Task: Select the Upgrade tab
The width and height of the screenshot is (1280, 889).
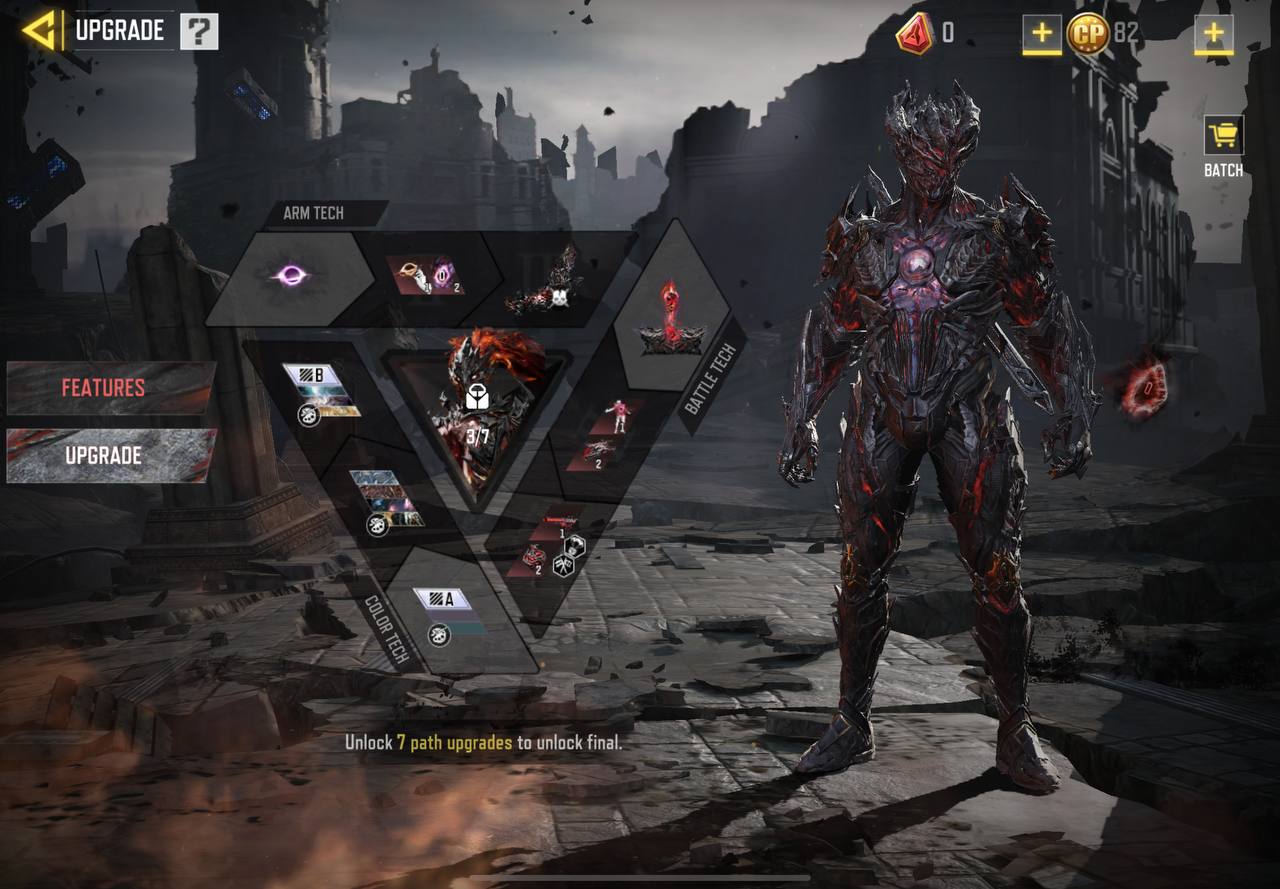Action: (110, 456)
